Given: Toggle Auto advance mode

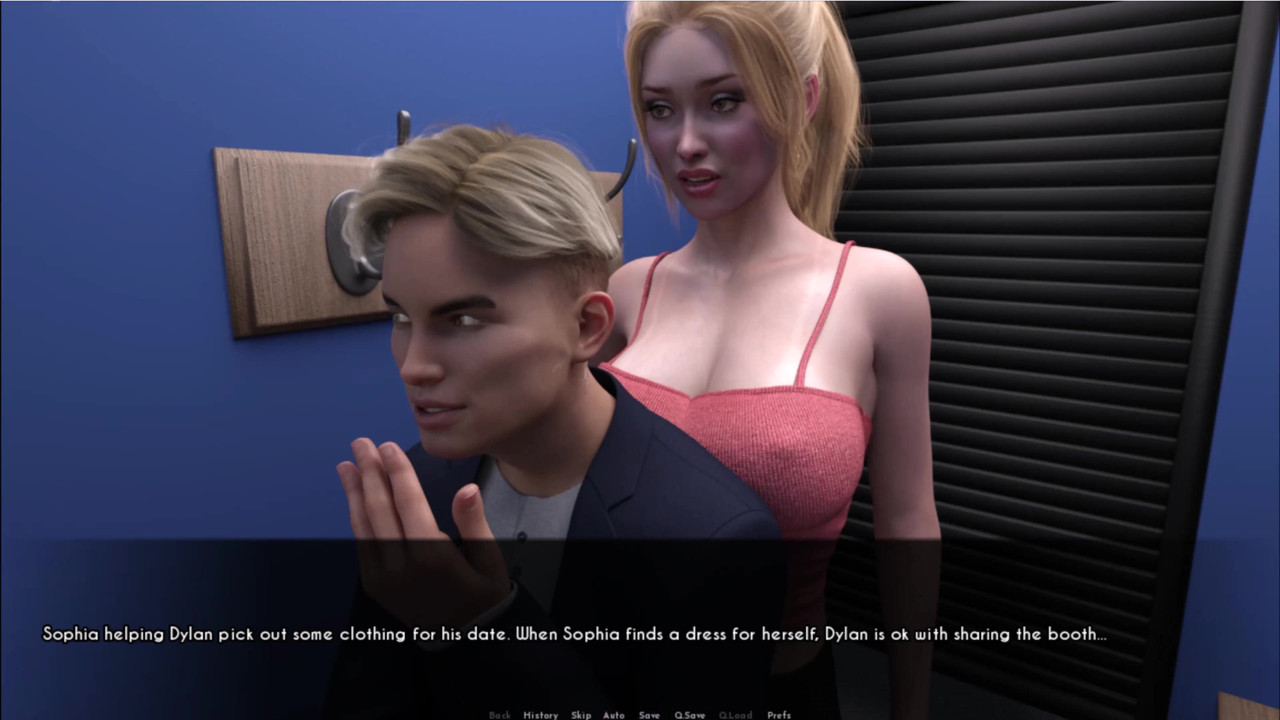Looking at the screenshot, I should coord(614,715).
